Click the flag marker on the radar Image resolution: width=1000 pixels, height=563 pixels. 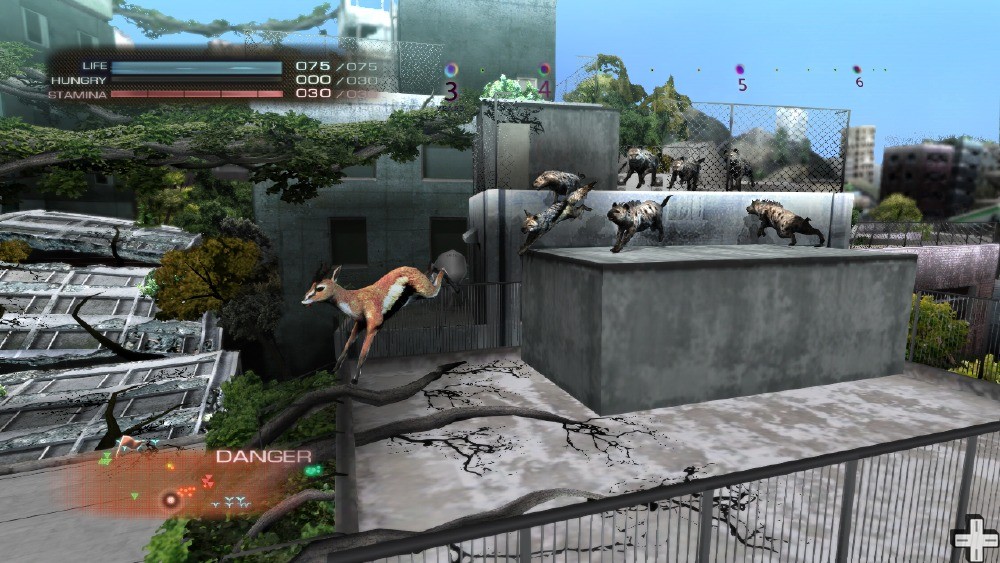126,446
